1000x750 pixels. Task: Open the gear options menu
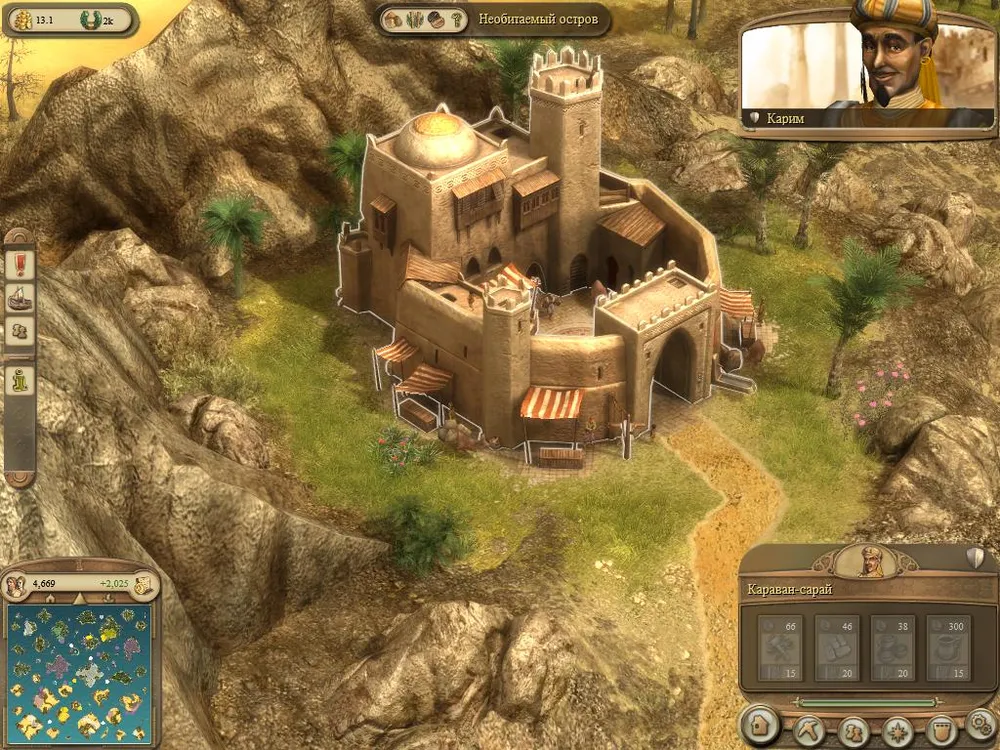click(980, 727)
